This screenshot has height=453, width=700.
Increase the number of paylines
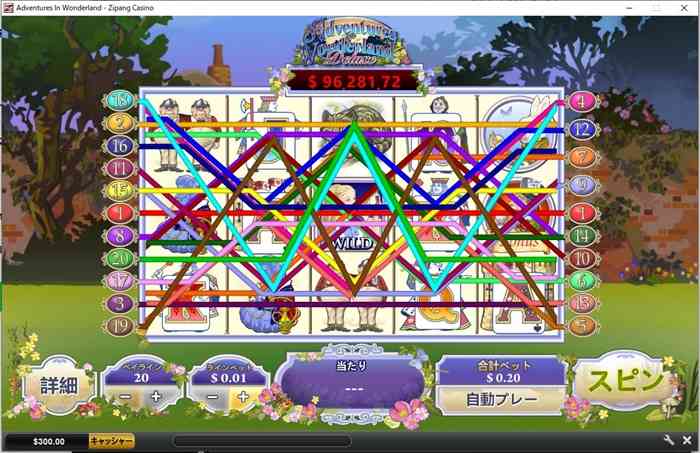156,397
